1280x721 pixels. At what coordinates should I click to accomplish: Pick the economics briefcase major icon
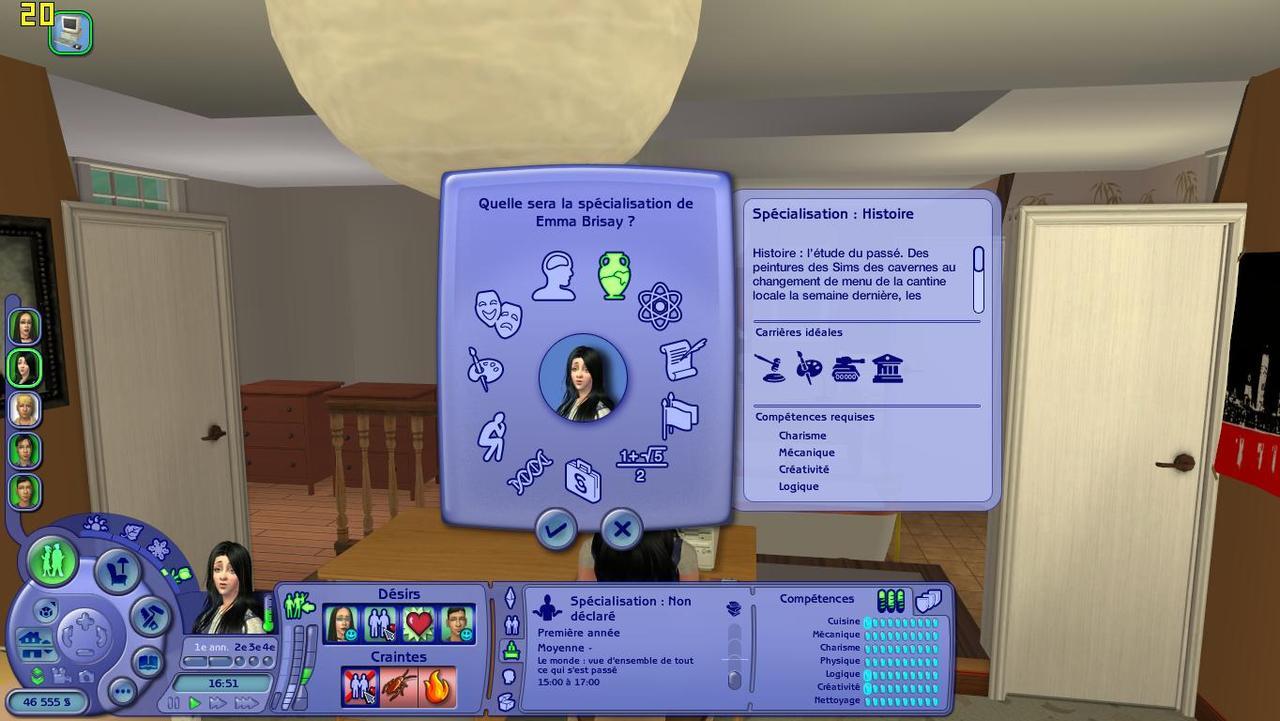pos(583,480)
